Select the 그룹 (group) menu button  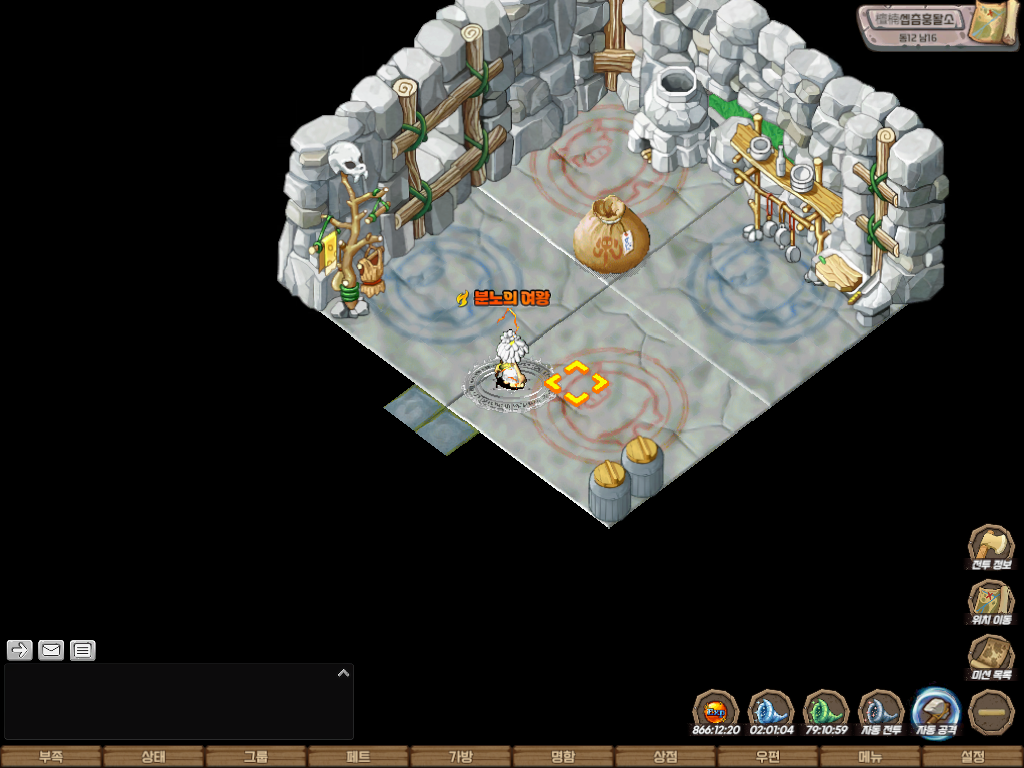pyautogui.click(x=256, y=757)
